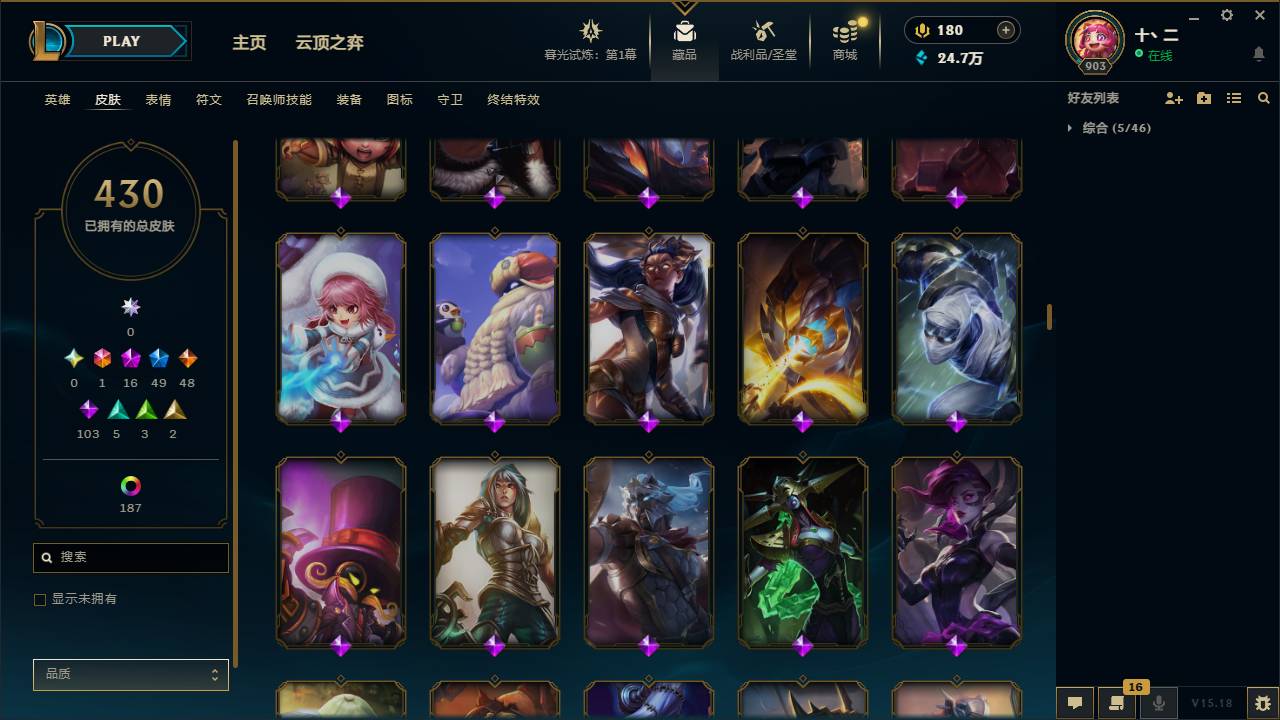The height and width of the screenshot is (720, 1280).
Task: Click the 搜索 search input field
Action: point(130,558)
